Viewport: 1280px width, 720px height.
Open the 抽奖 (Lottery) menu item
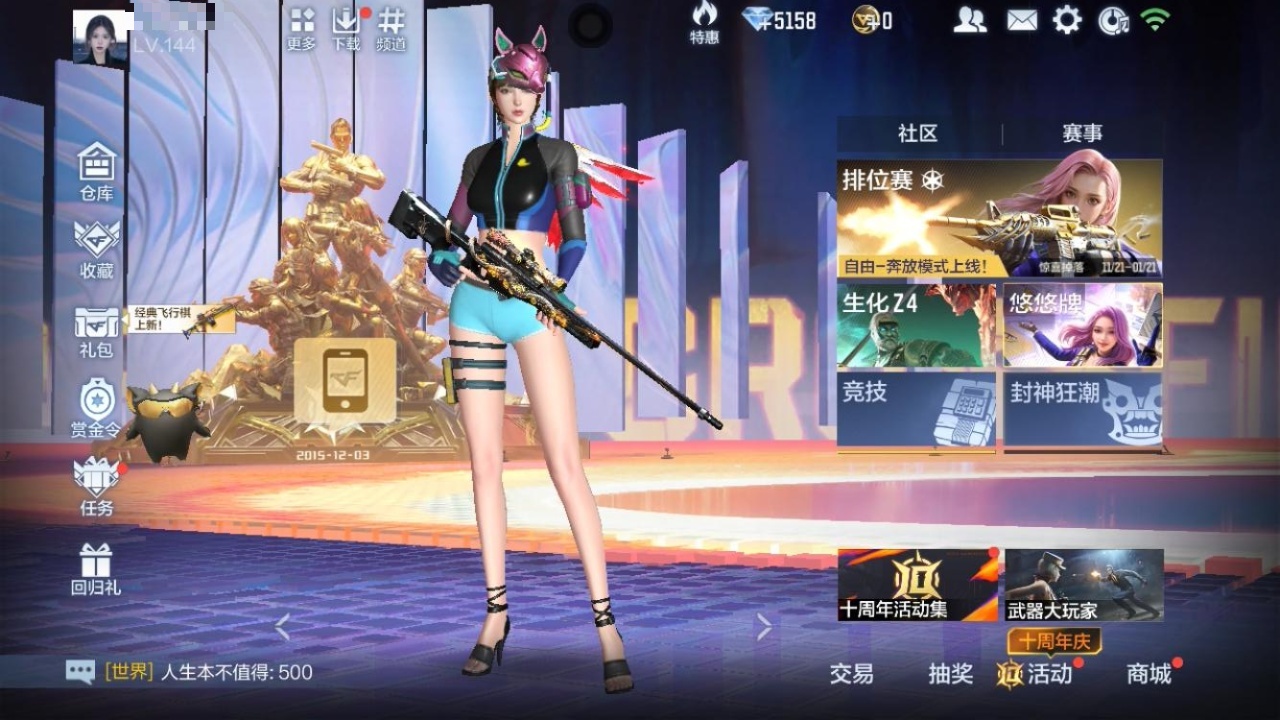click(952, 675)
